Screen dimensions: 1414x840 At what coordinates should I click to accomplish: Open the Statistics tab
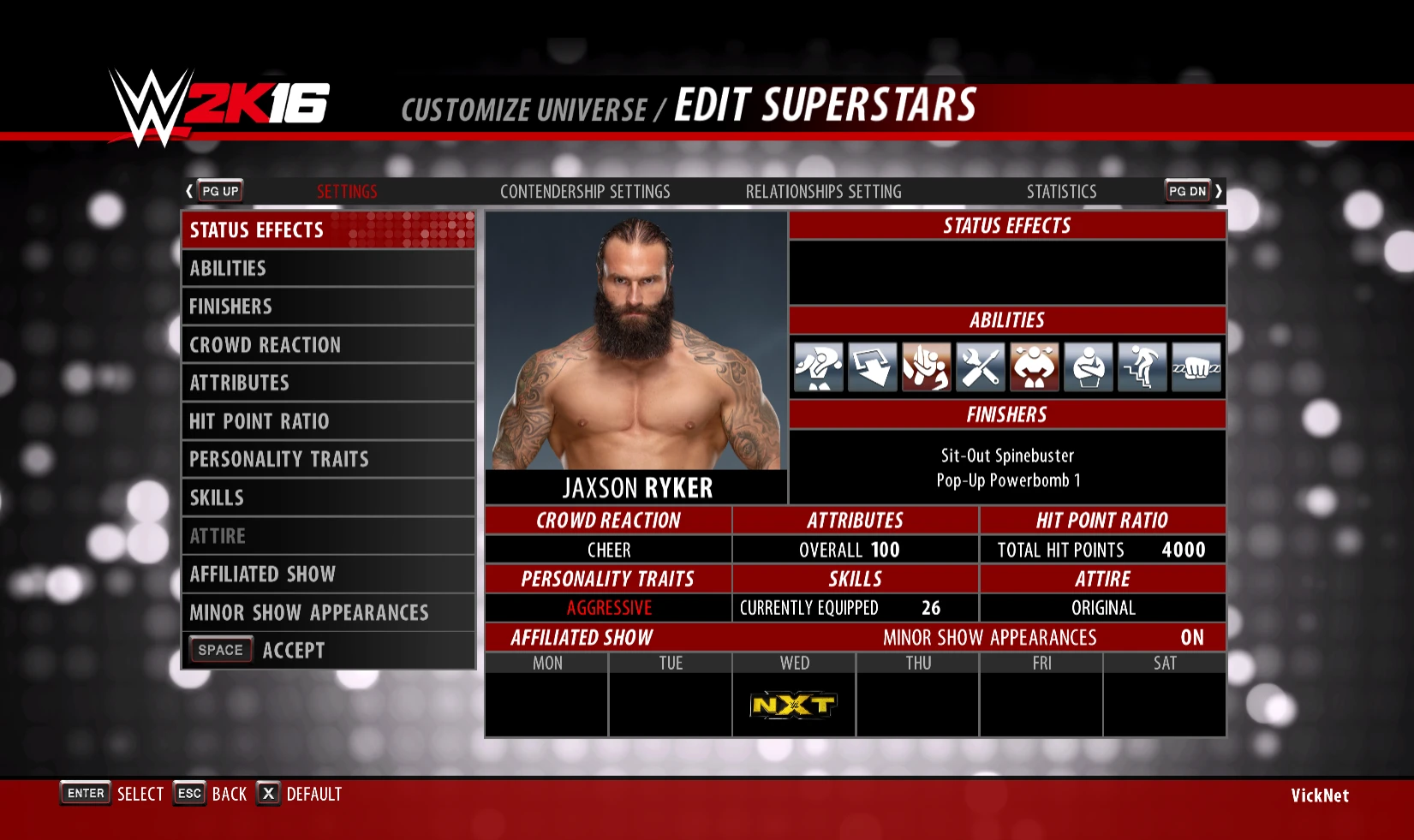(1061, 191)
